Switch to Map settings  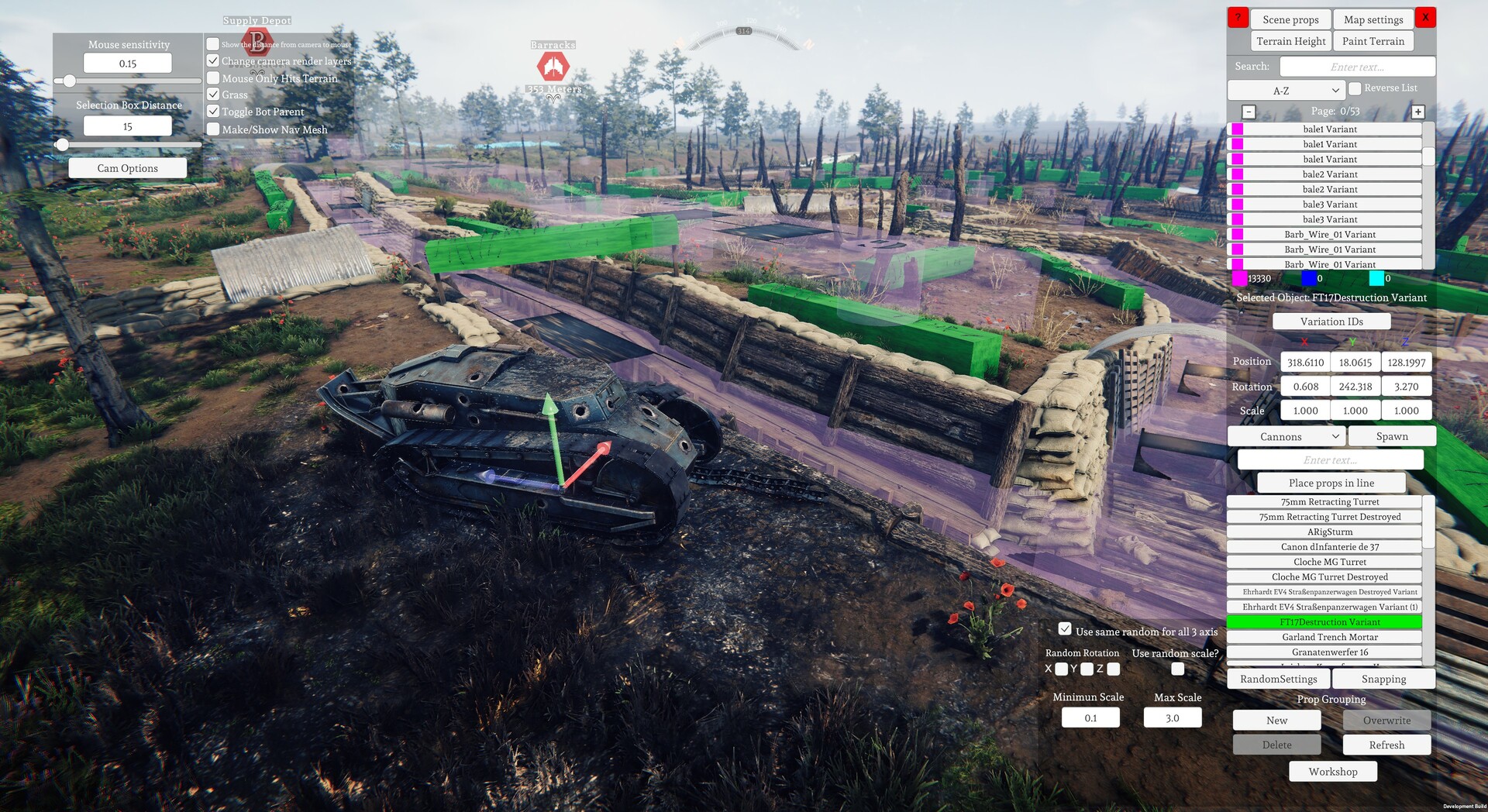pyautogui.click(x=1373, y=19)
